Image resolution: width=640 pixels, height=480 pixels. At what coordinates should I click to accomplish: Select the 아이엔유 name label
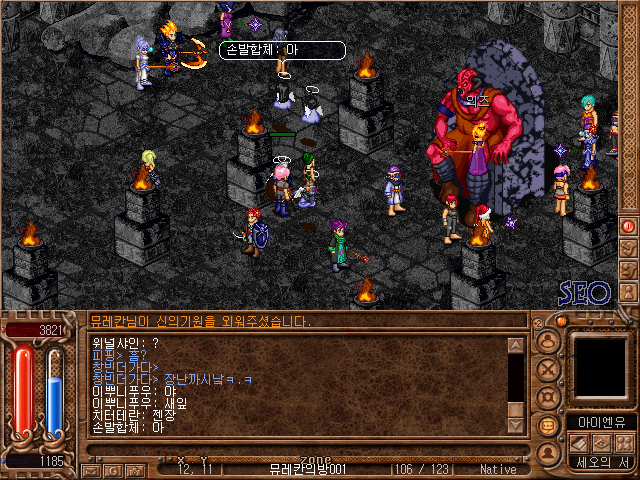click(601, 421)
